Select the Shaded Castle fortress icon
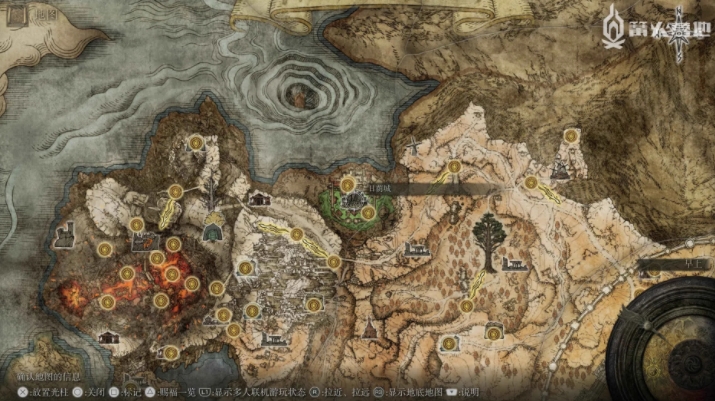Viewport: 715px width, 401px height. (x=353, y=201)
